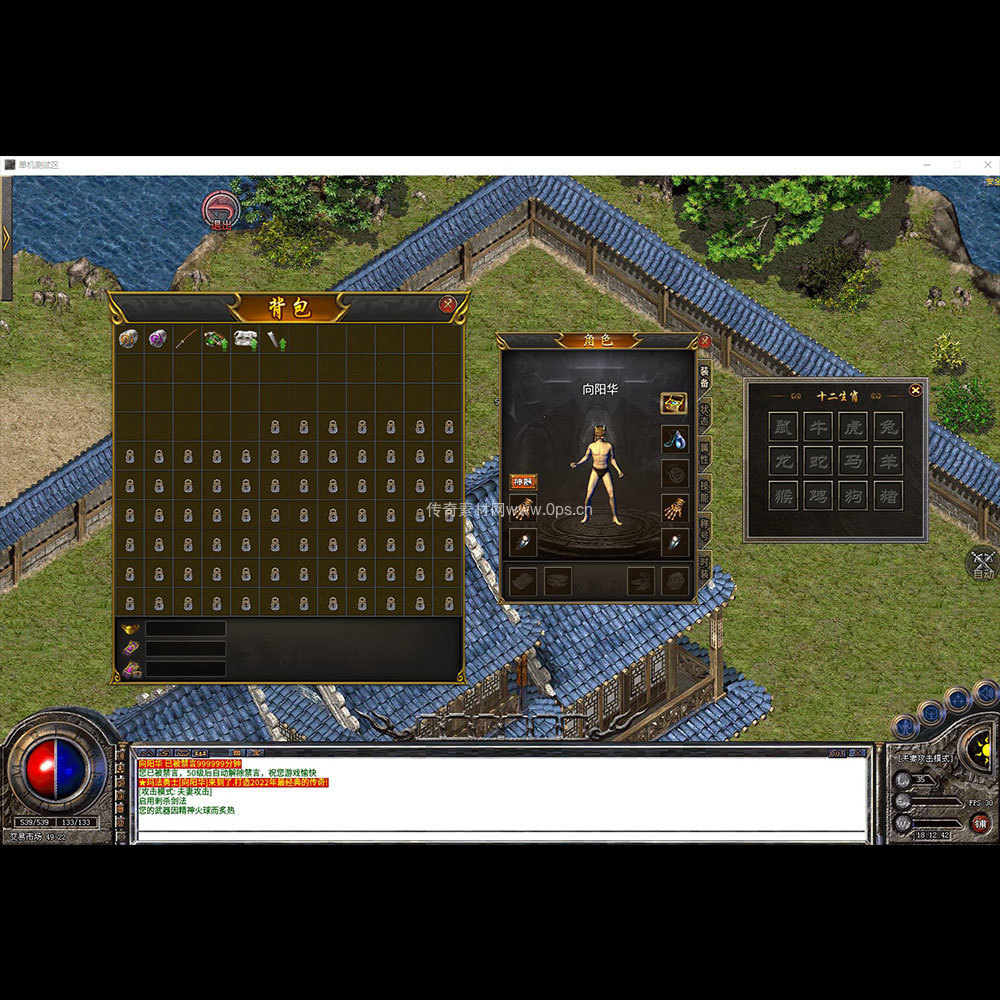Select the 龙 dragon zodiac tile
This screenshot has height=1000, width=1000.
(783, 461)
